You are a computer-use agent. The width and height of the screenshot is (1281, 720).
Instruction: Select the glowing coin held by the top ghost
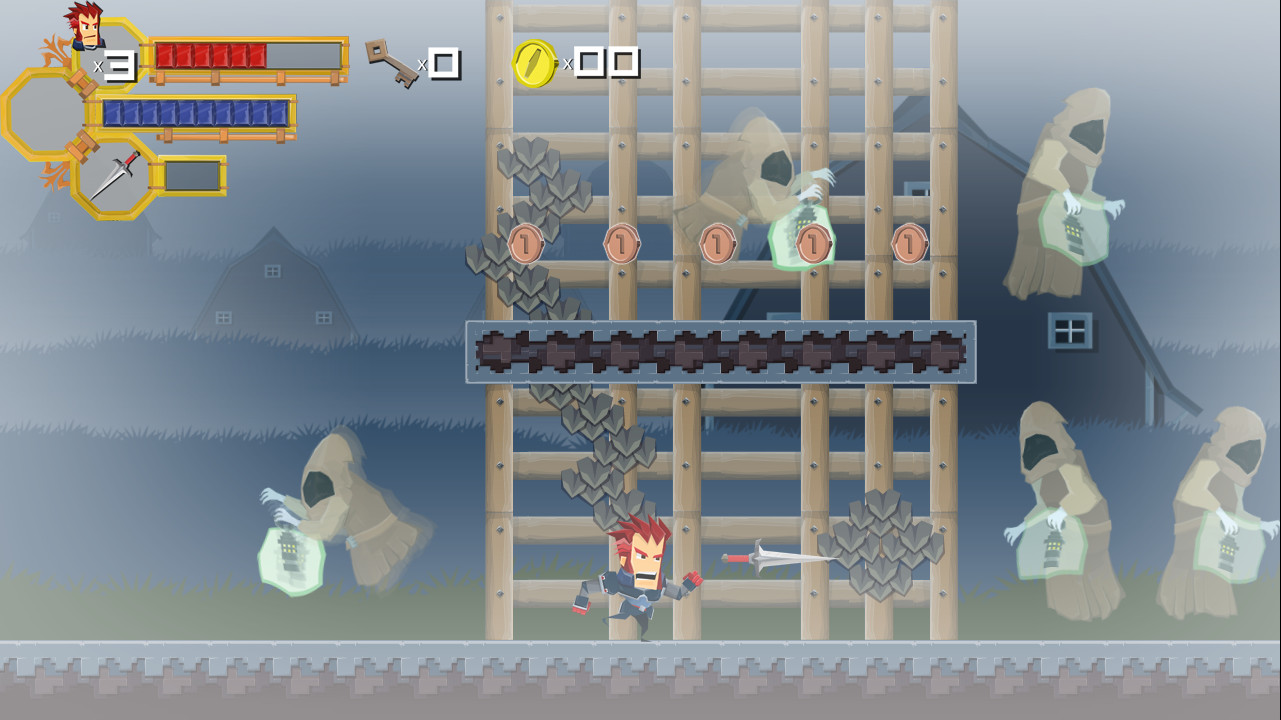(x=809, y=240)
